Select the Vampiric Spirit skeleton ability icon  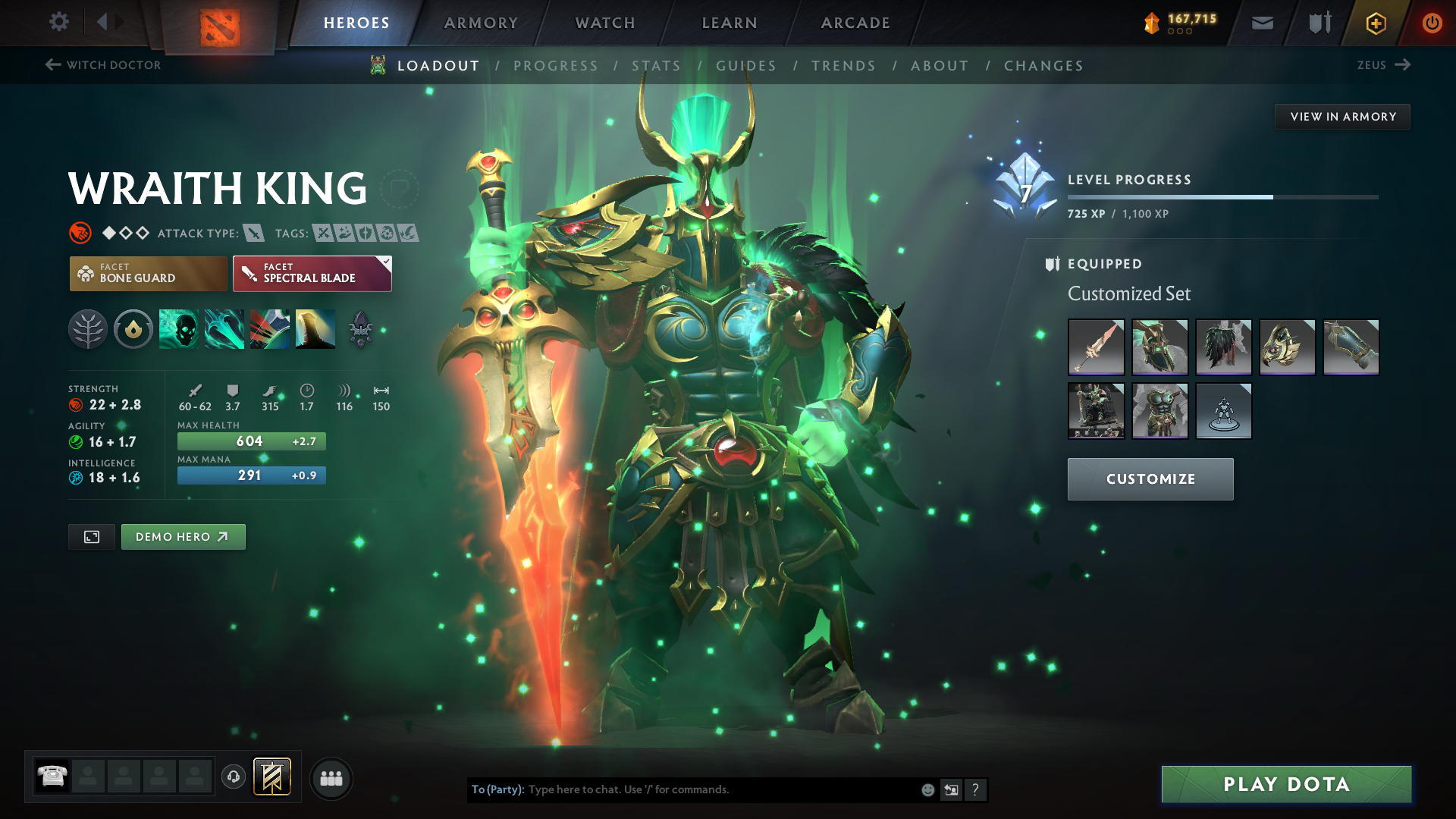pyautogui.click(x=178, y=329)
